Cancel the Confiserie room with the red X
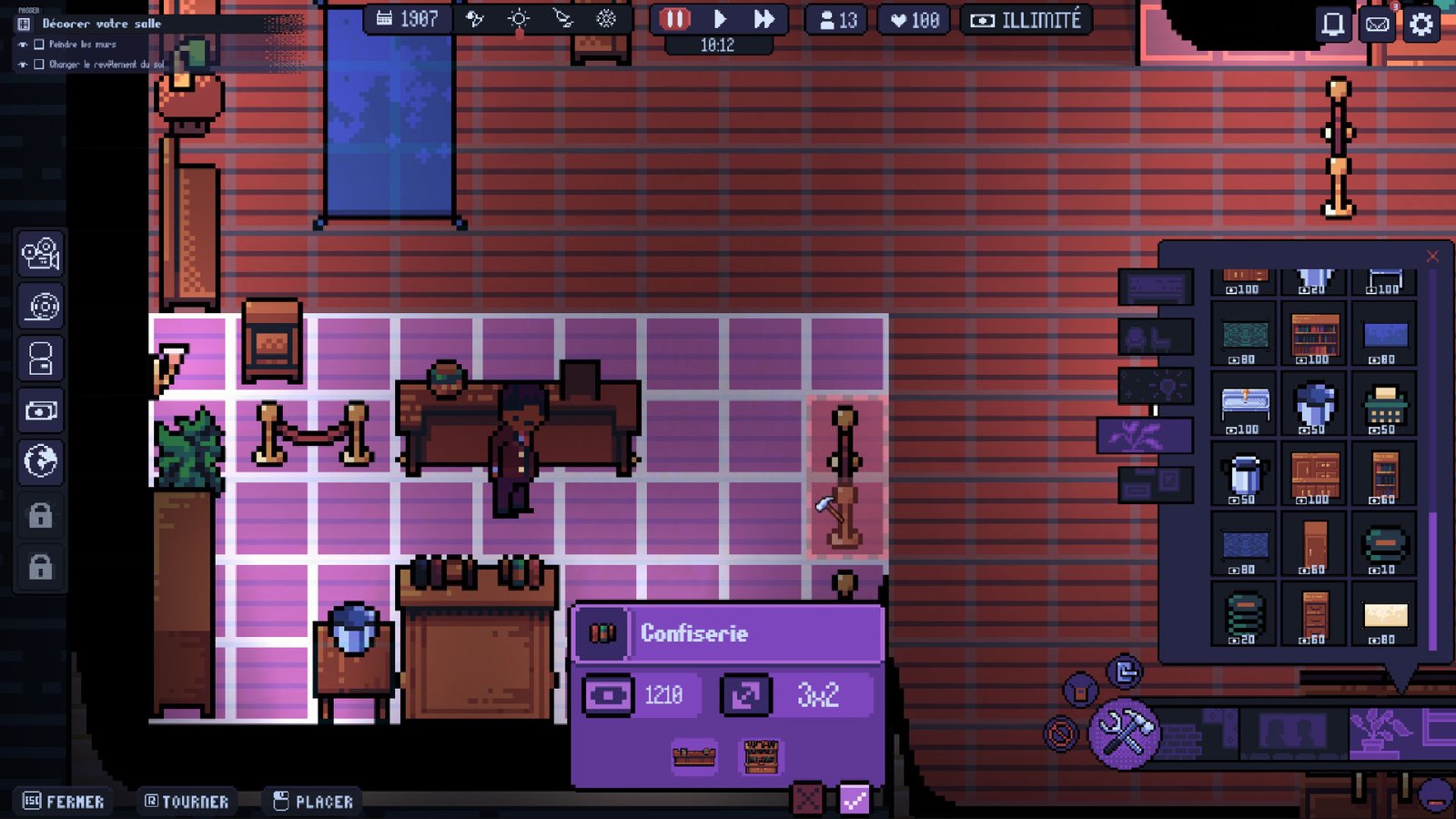This screenshot has height=819, width=1456. (807, 800)
